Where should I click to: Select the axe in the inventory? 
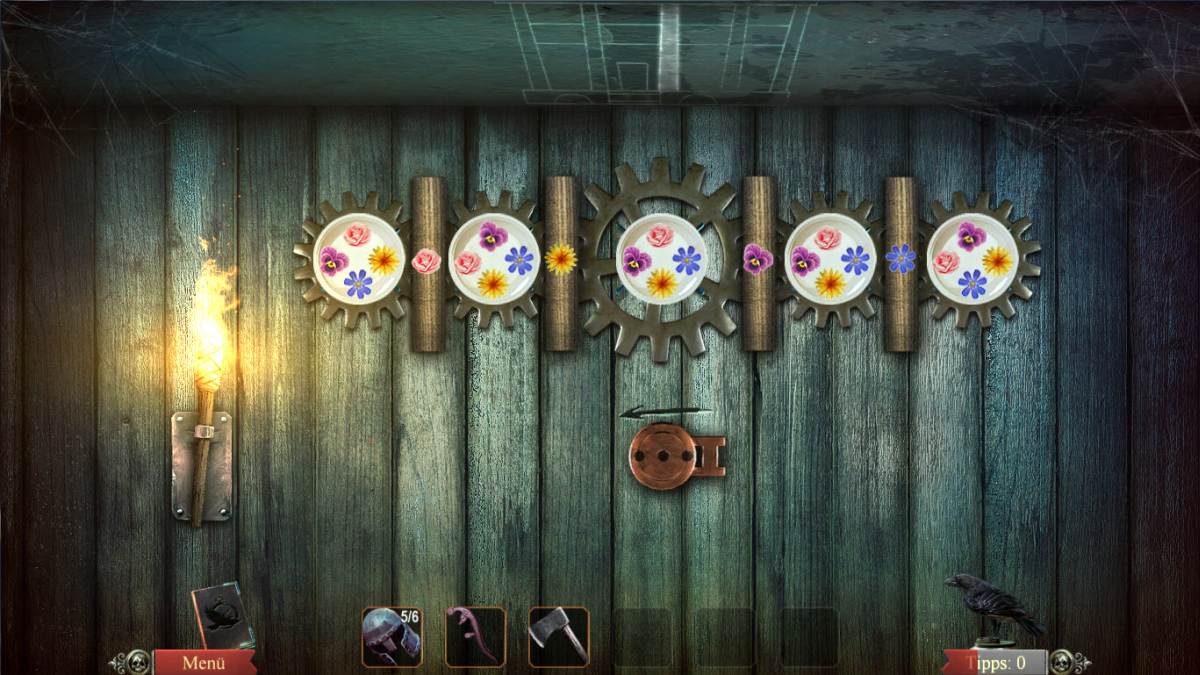pyautogui.click(x=558, y=636)
